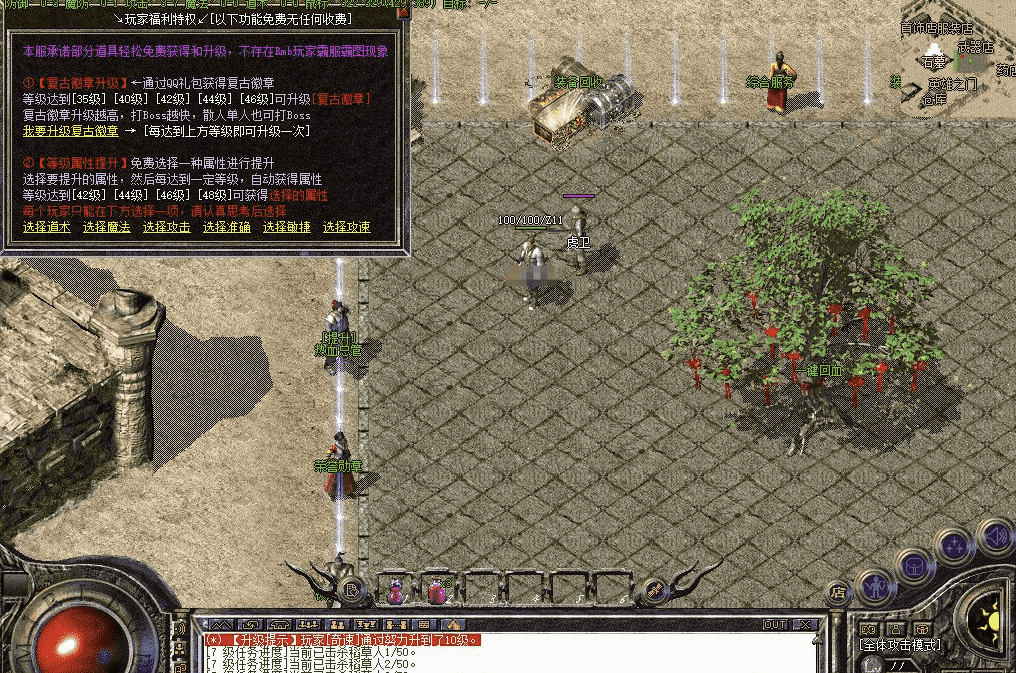Viewport: 1016px width, 673px height.
Task: Choose the 我要升级复古徽章 upgrade link
Action: coord(71,130)
